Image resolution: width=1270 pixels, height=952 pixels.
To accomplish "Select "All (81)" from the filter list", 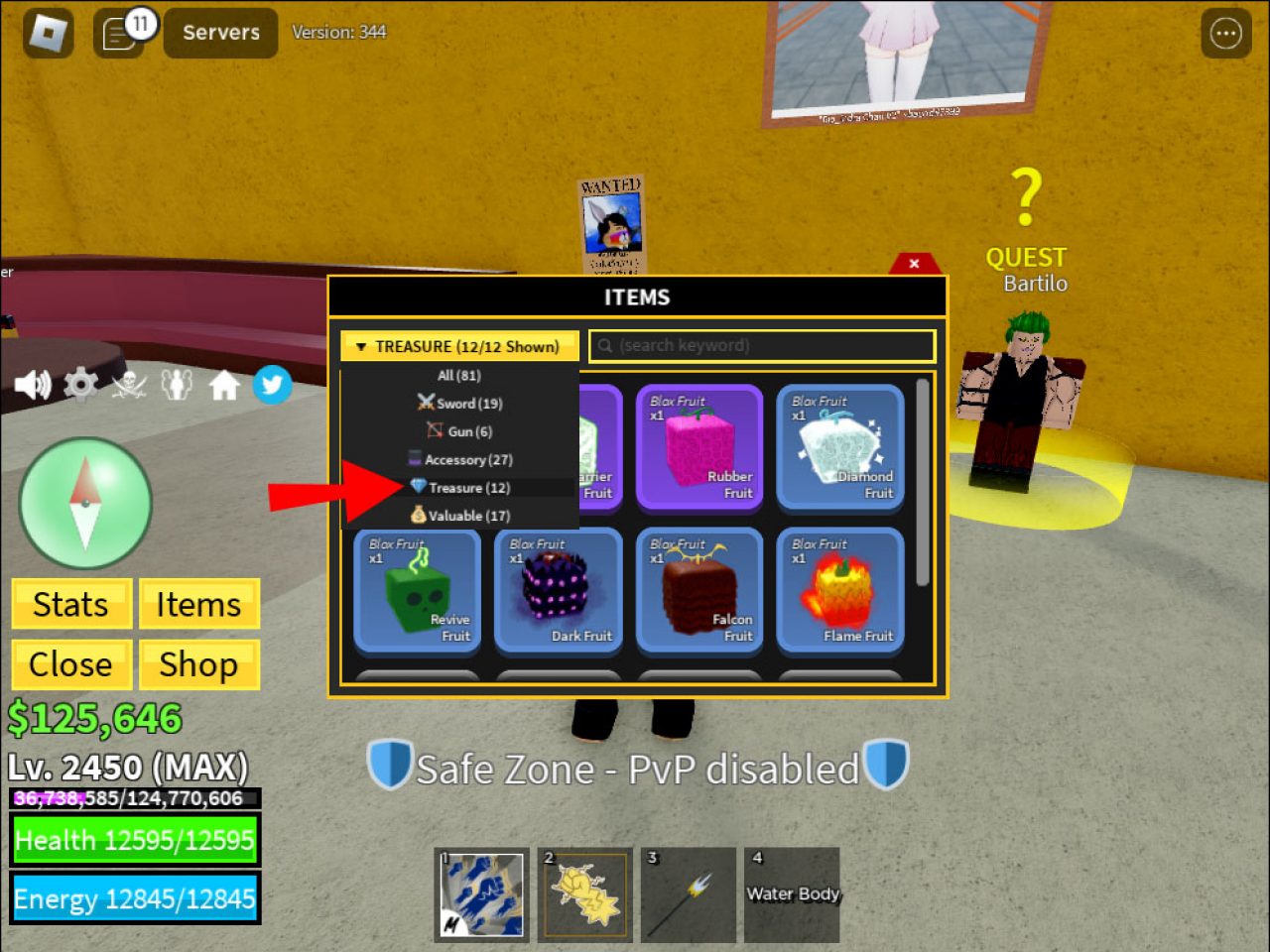I will point(459,375).
